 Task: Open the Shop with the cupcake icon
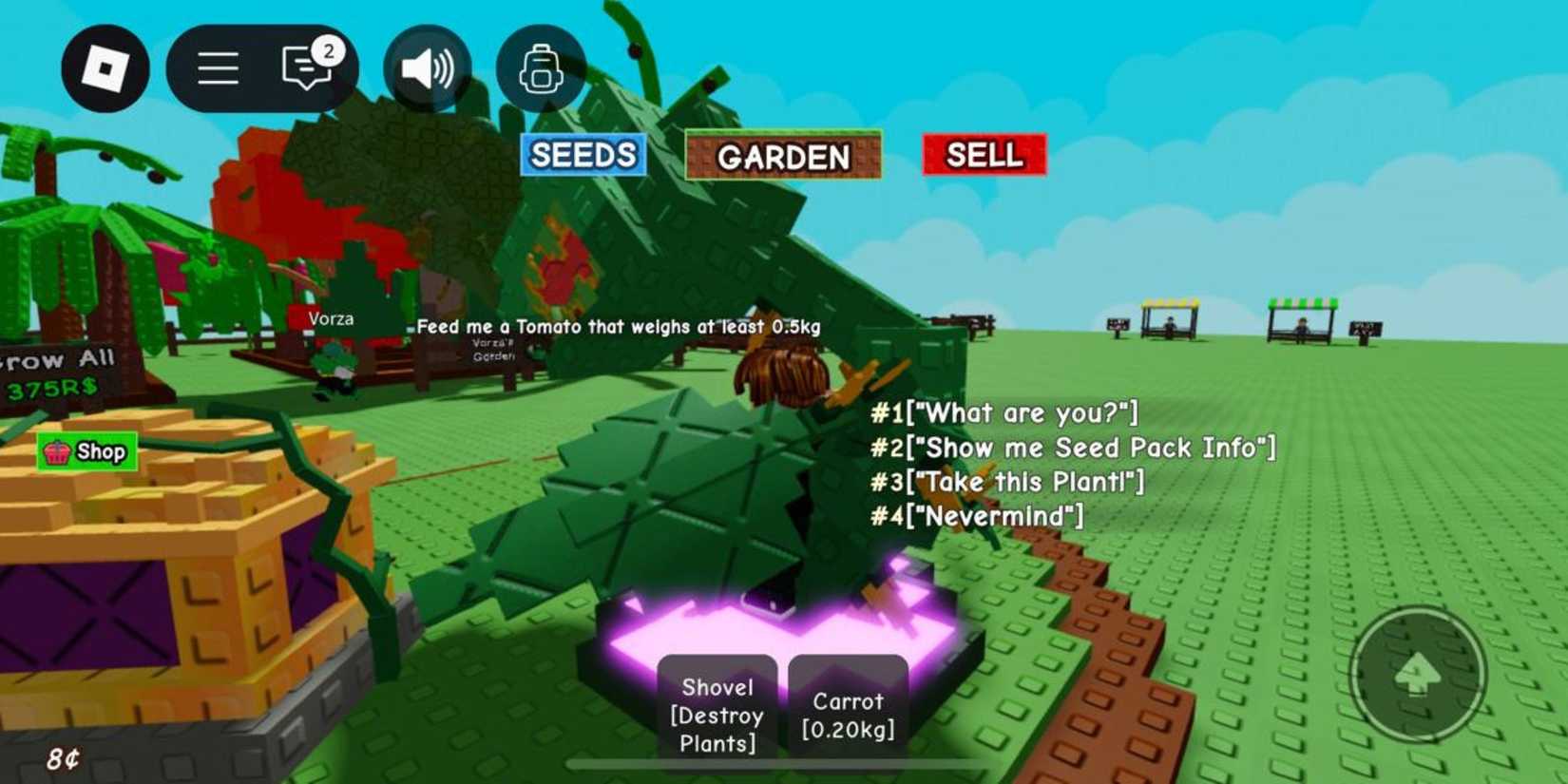[x=86, y=452]
